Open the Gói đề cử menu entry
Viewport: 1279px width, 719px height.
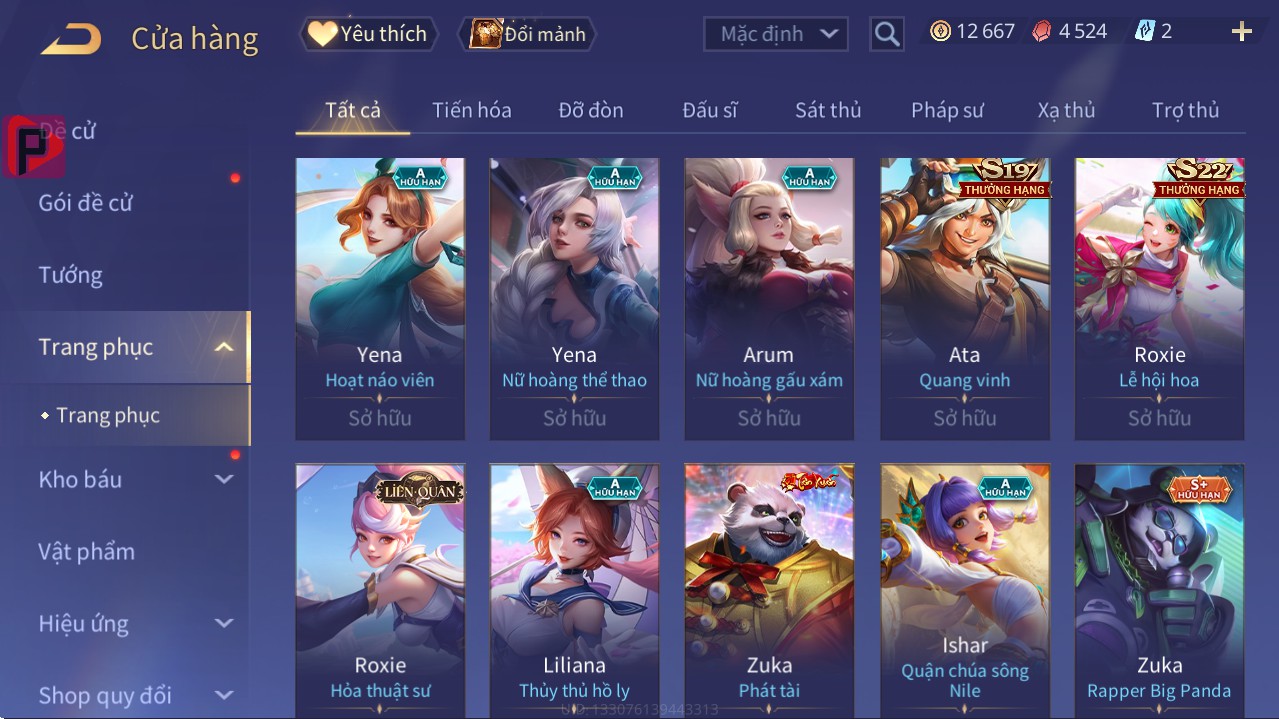86,203
